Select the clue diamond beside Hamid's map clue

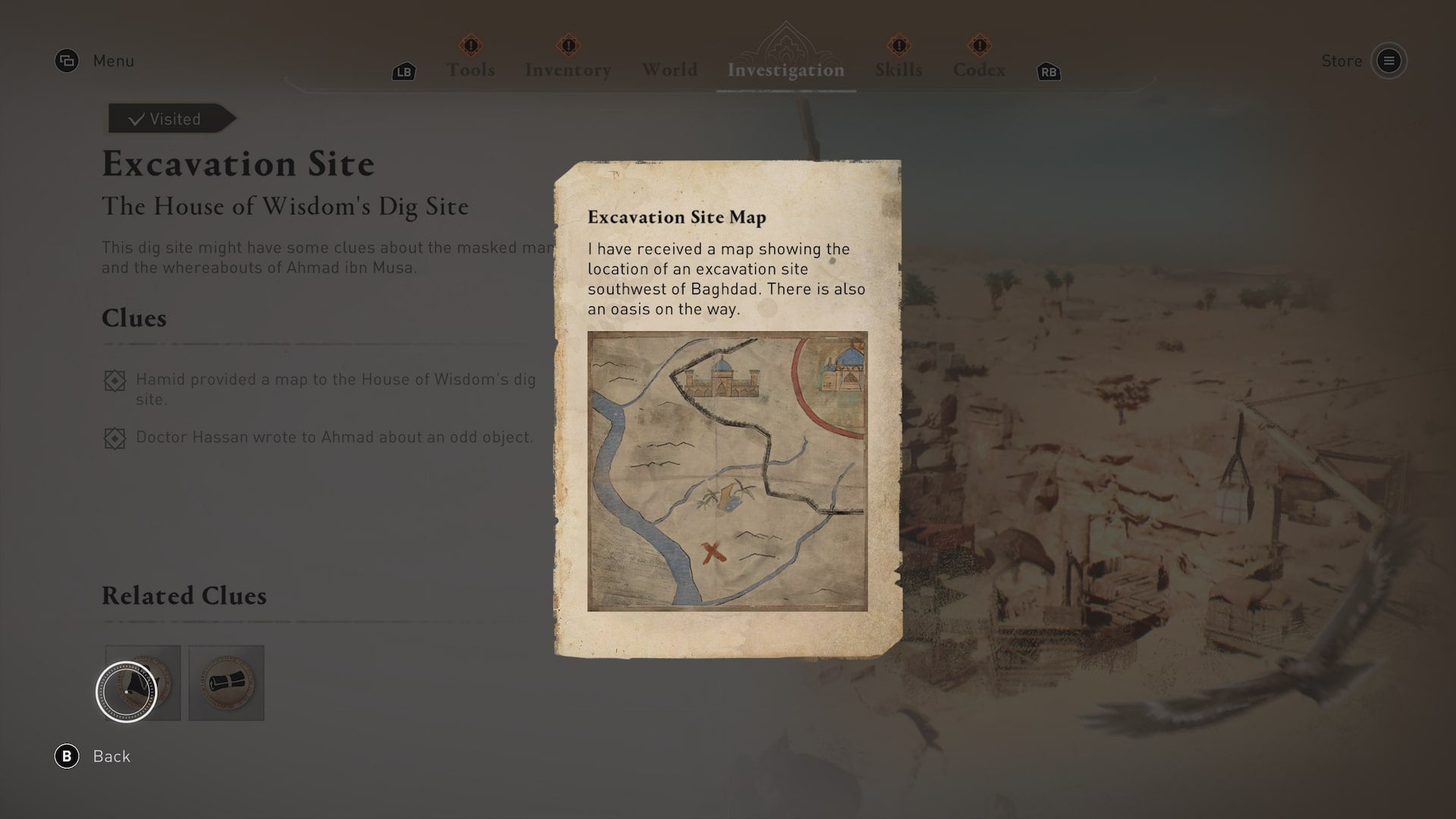[115, 381]
